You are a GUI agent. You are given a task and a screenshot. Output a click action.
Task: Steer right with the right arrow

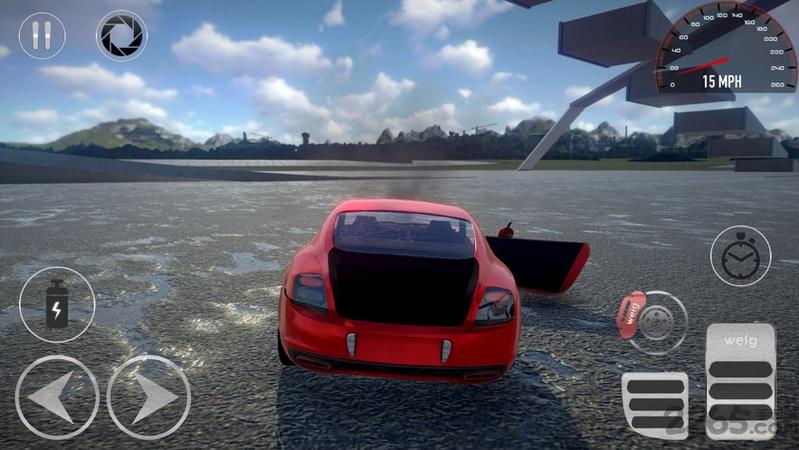tap(149, 396)
